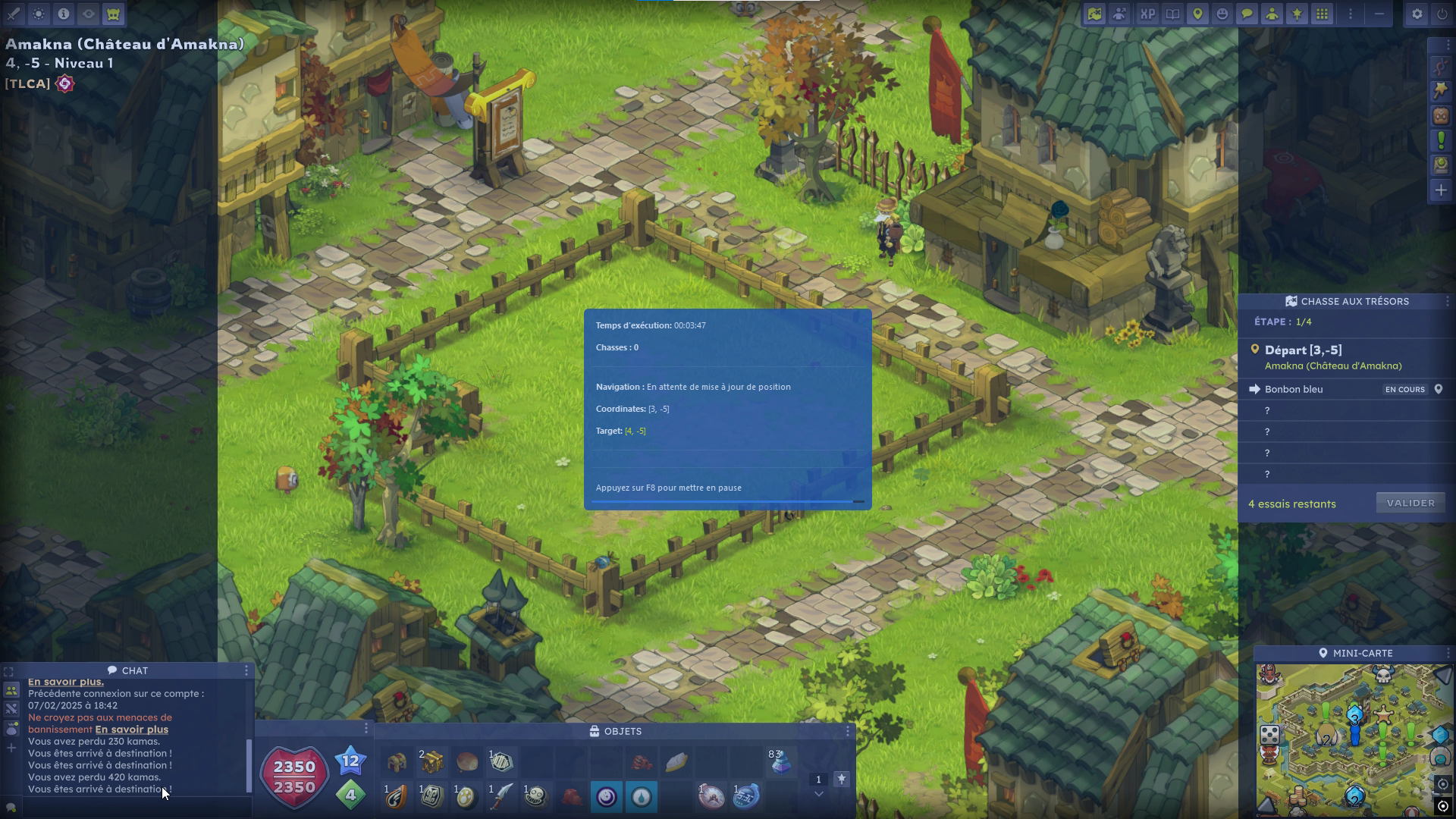Click the power button icon

(x=1442, y=14)
